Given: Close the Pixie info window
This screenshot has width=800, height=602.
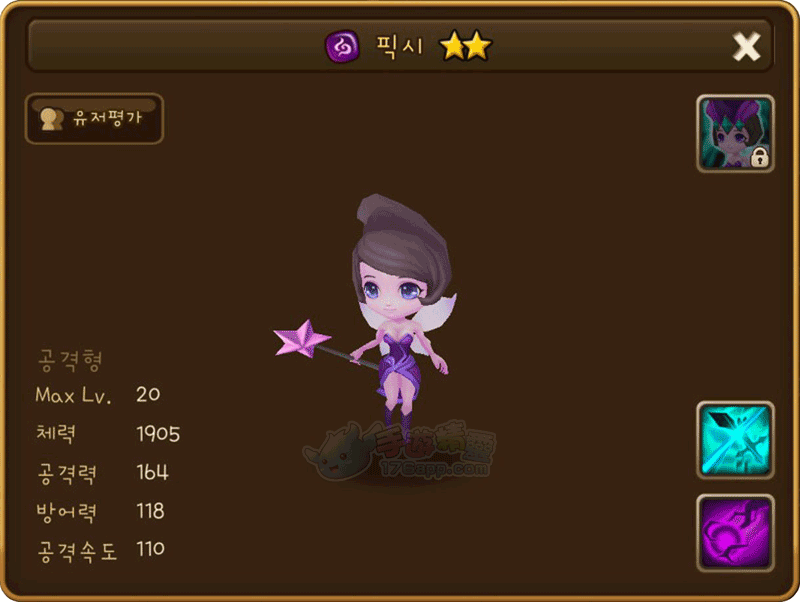Looking at the screenshot, I should [747, 46].
